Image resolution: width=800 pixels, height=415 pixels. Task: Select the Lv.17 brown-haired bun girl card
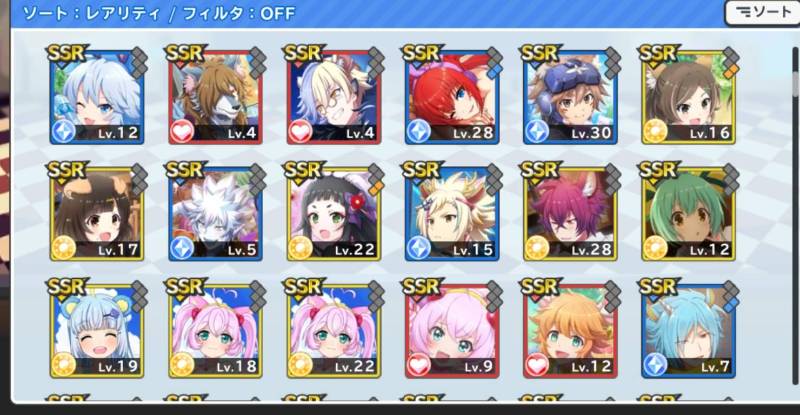click(97, 213)
